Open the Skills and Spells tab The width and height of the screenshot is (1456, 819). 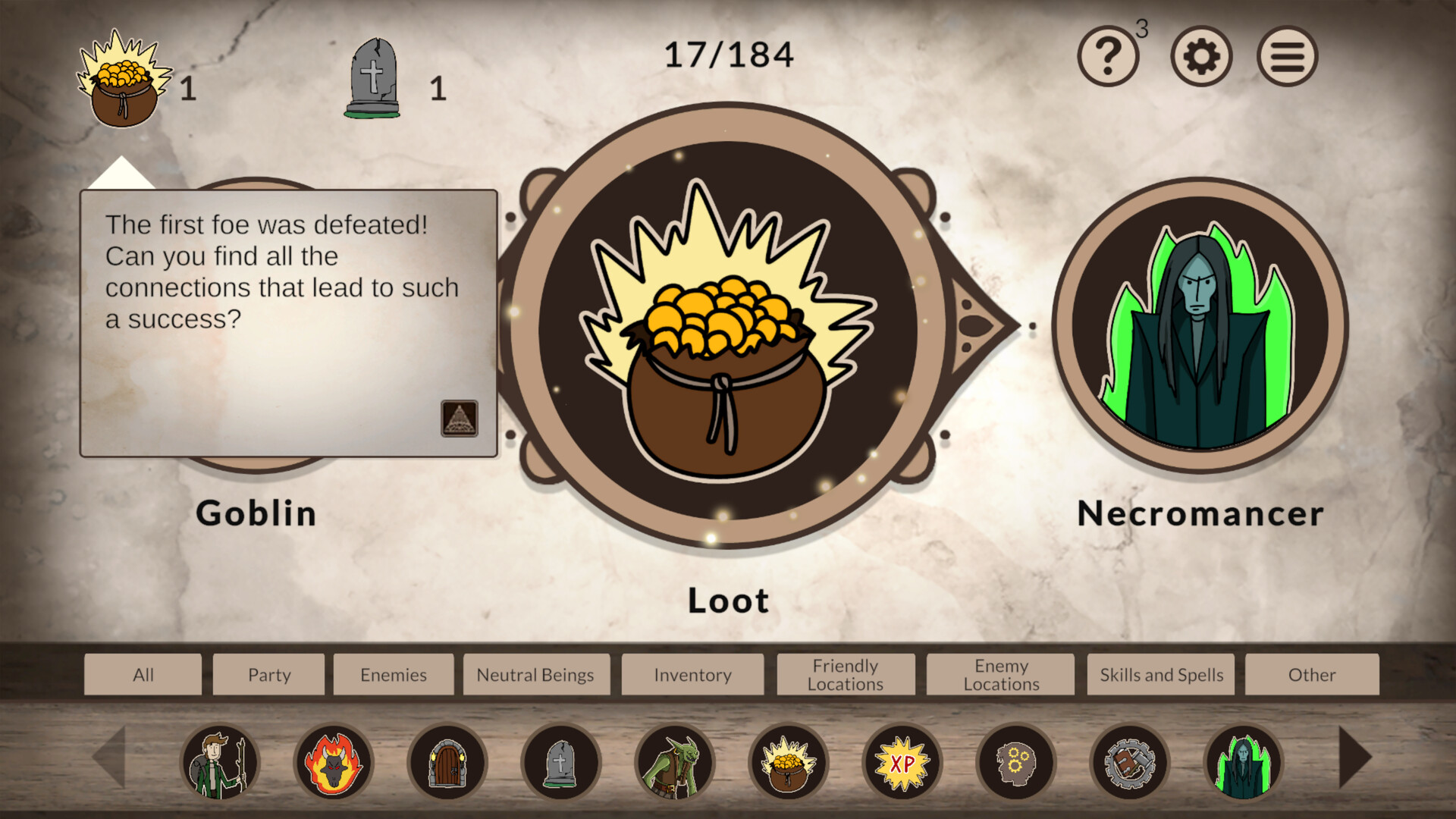[1160, 674]
